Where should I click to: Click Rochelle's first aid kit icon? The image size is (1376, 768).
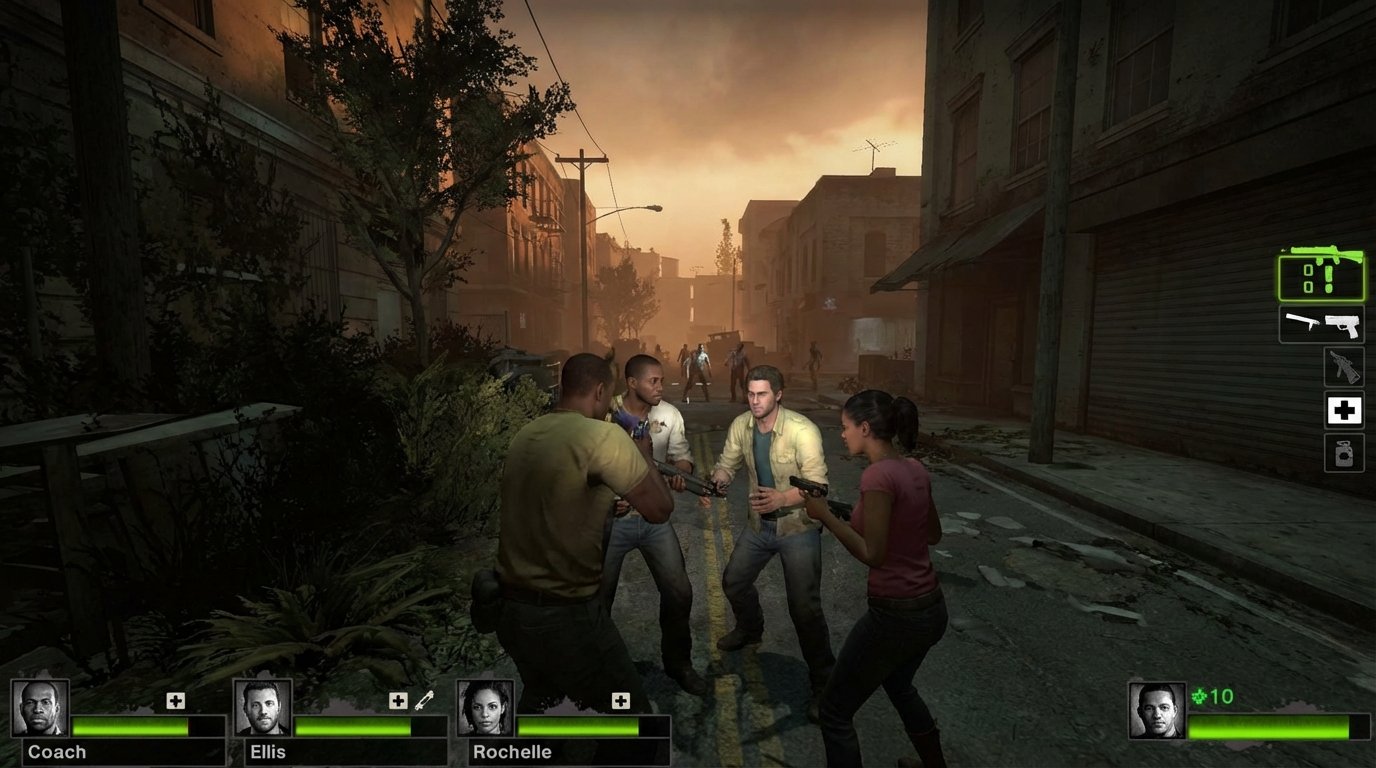[x=621, y=701]
